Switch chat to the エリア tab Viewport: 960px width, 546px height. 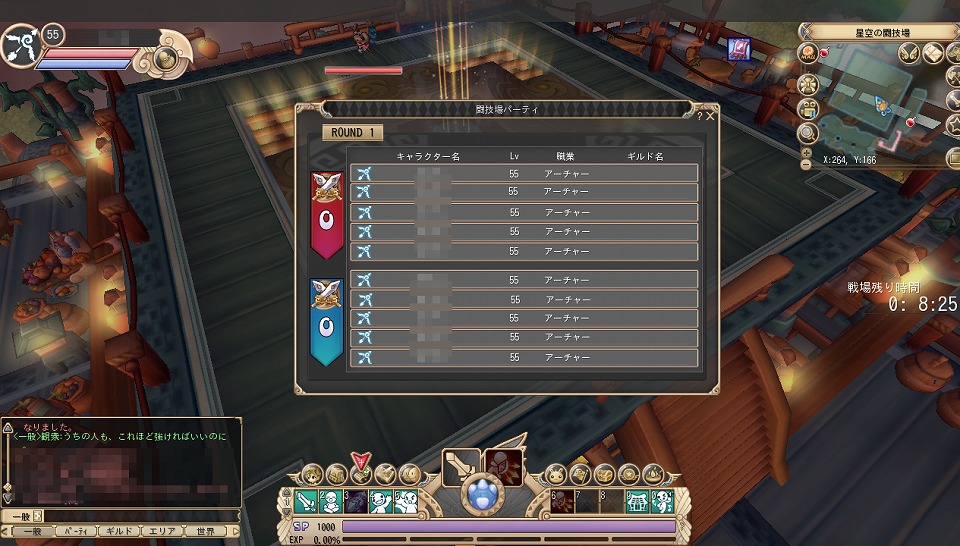click(x=164, y=531)
